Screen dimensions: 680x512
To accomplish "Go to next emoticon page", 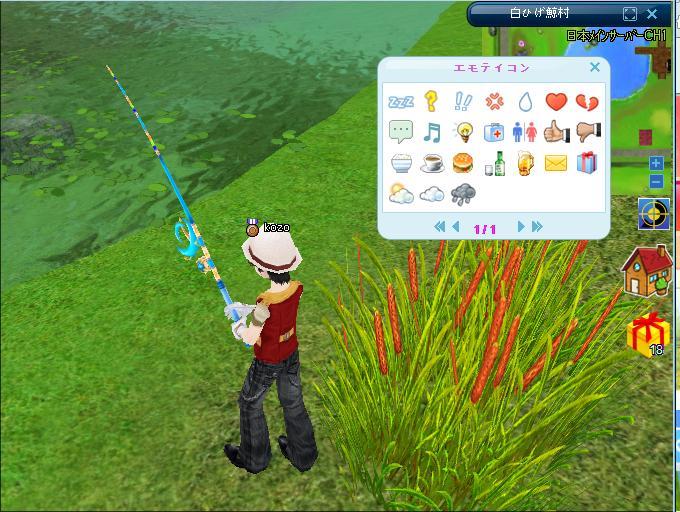I will coord(521,228).
